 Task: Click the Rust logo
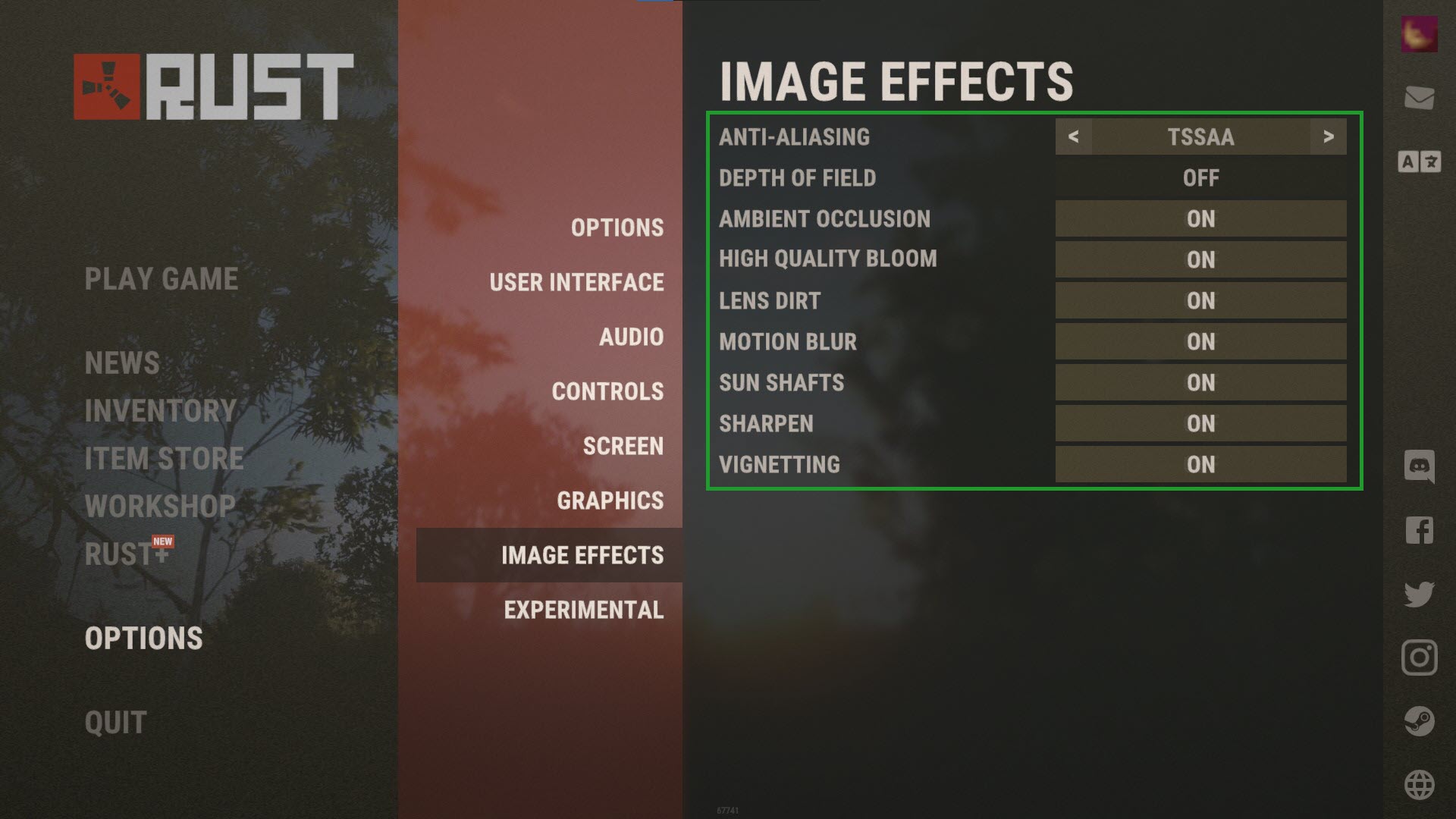[212, 86]
